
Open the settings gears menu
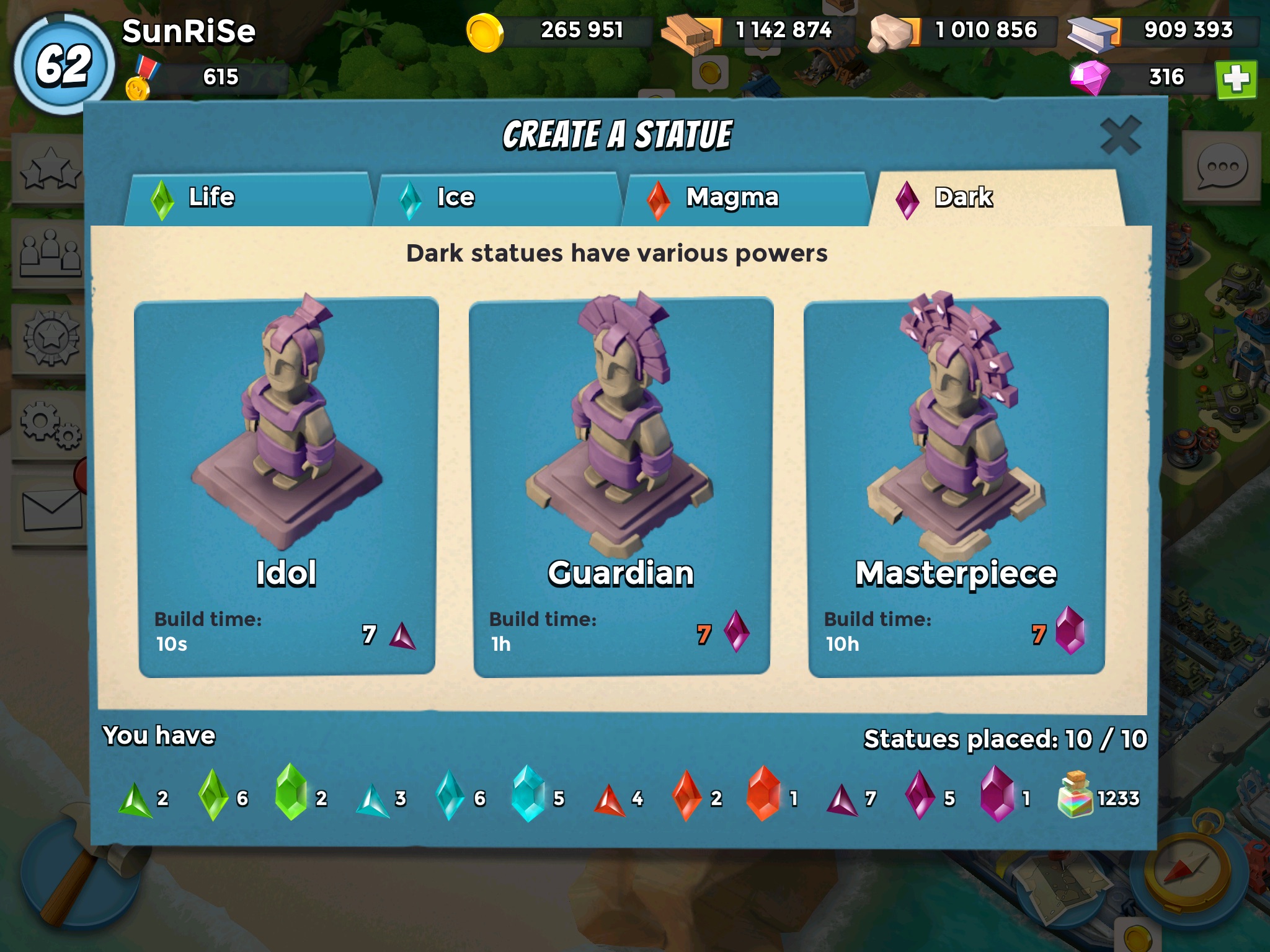click(50, 426)
